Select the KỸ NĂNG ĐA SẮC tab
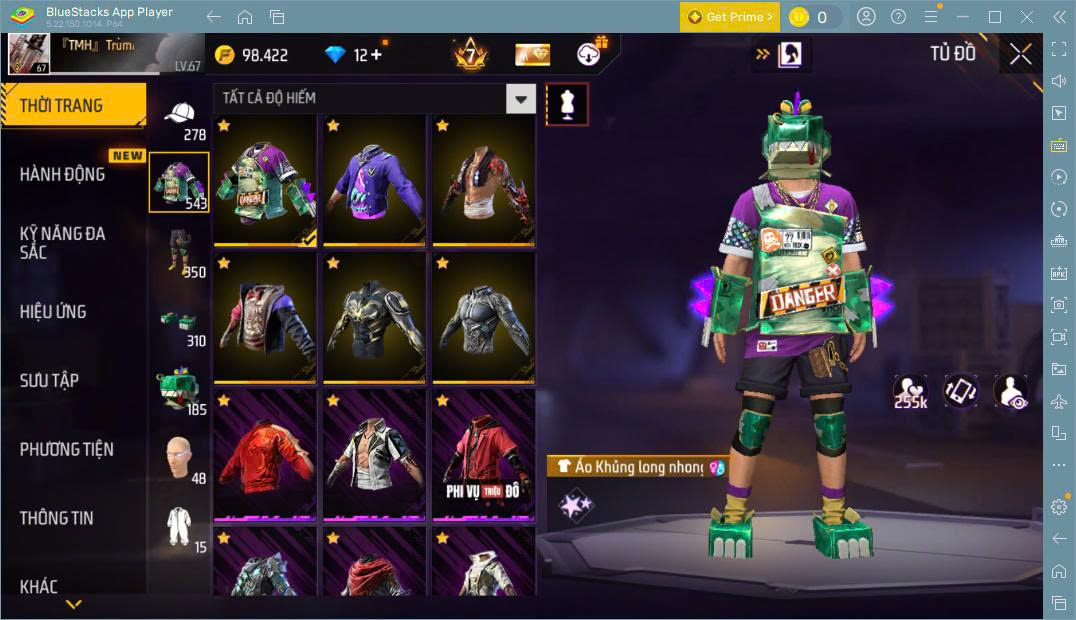Viewport: 1076px width, 620px height. 63,243
